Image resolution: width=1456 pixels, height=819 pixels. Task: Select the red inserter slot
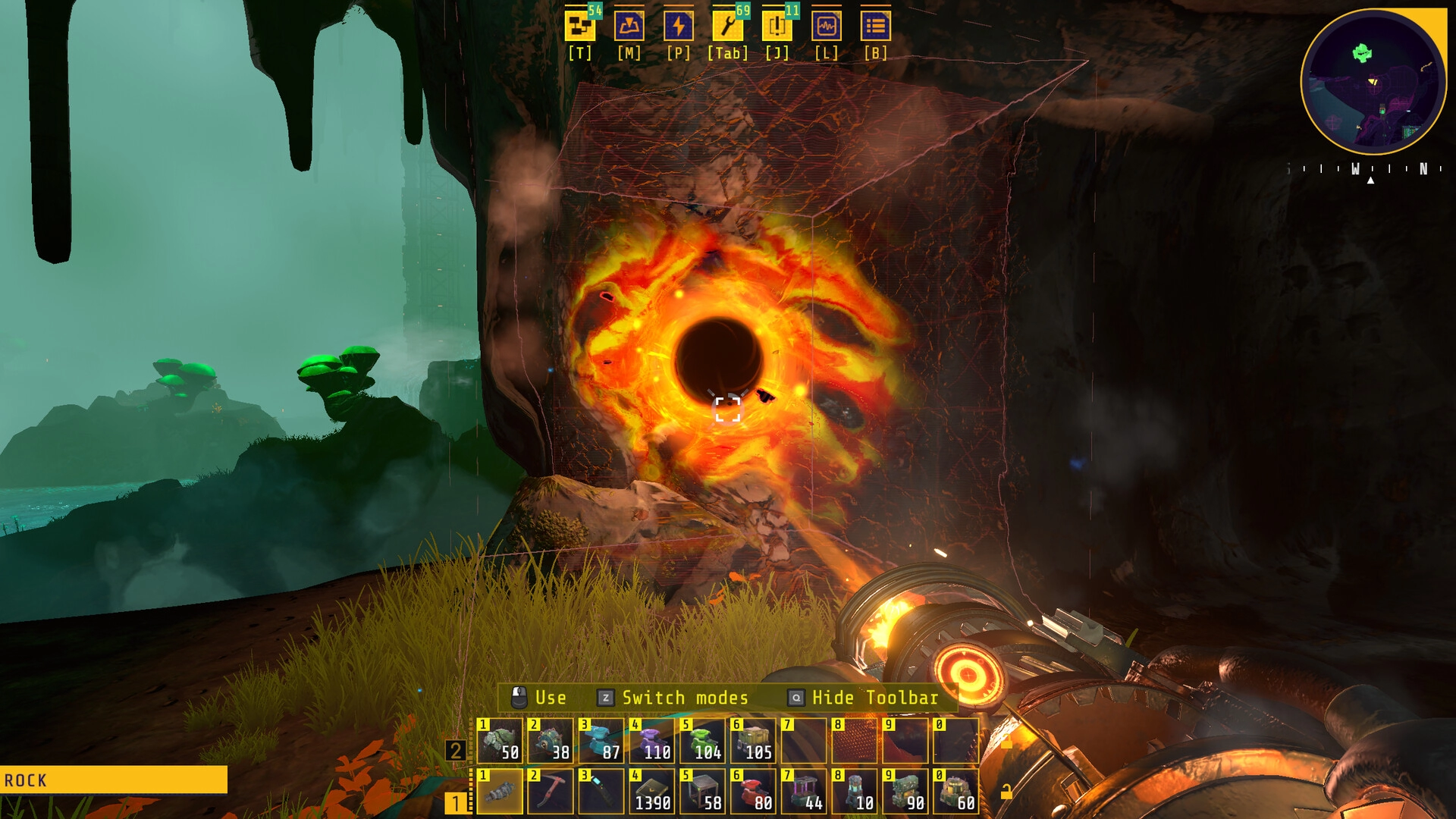click(x=753, y=791)
